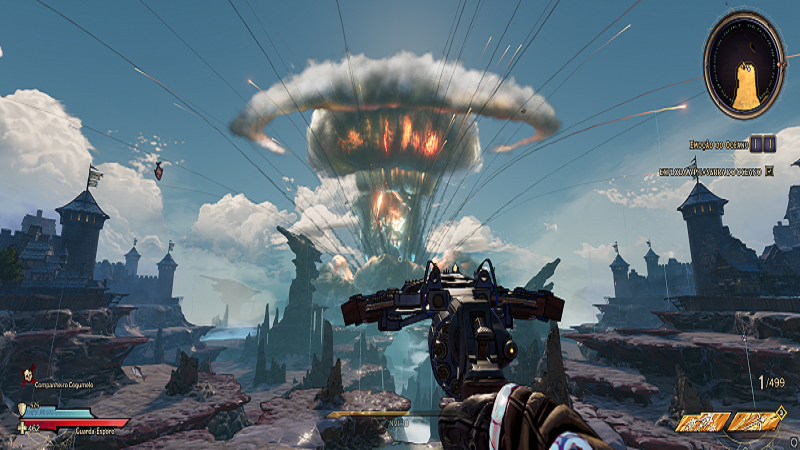Click the shield icon beside the ward bar

pos(22,408)
